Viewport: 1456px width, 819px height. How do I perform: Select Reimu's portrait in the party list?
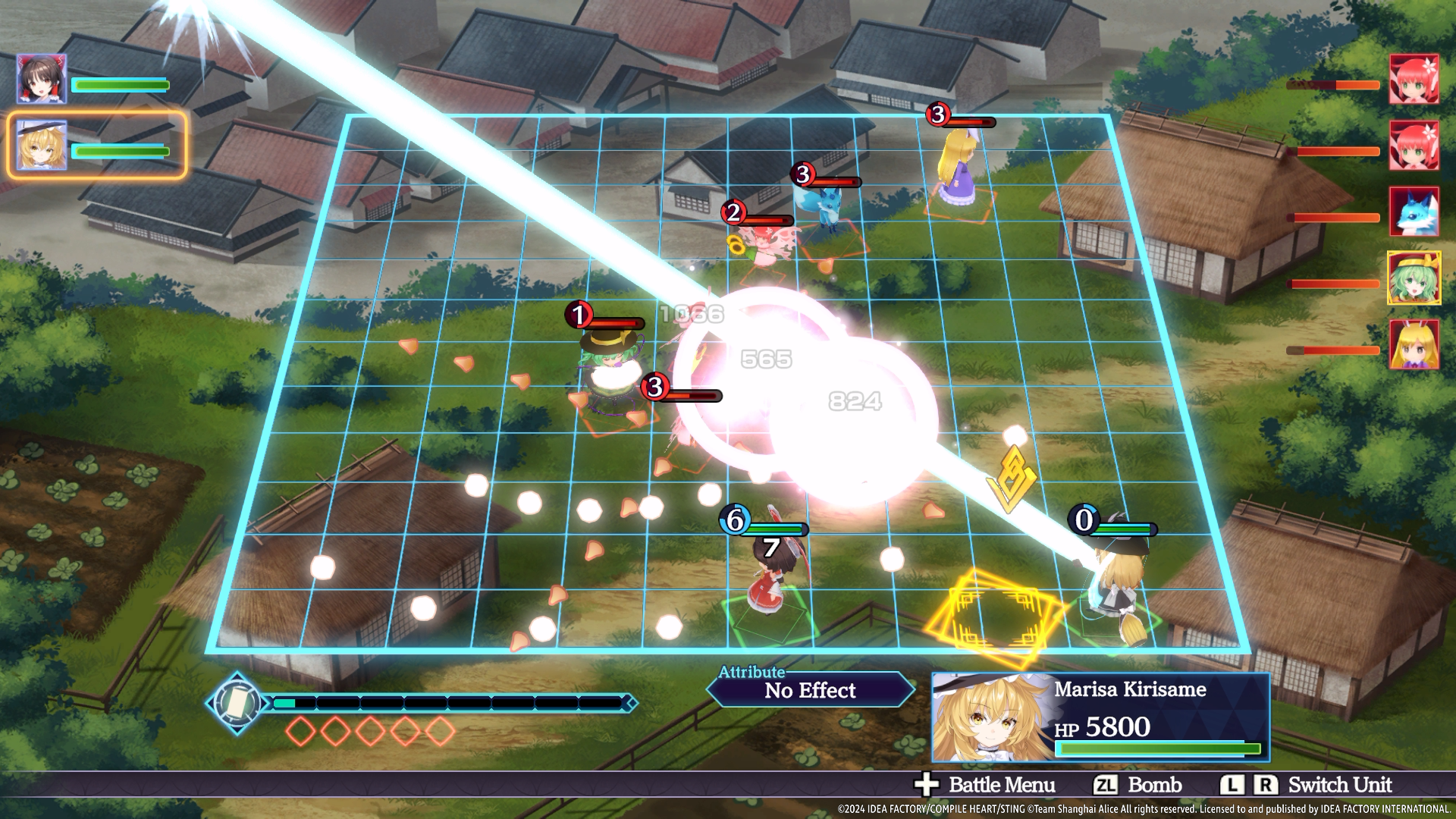pos(42,79)
